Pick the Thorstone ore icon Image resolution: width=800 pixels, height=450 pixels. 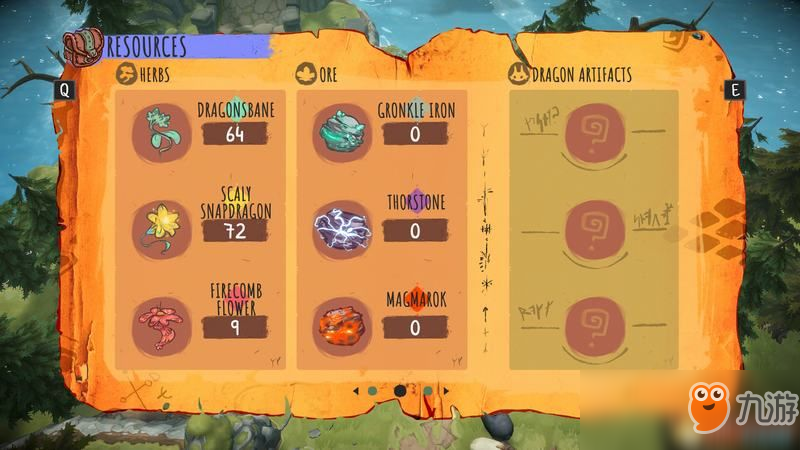tap(343, 228)
